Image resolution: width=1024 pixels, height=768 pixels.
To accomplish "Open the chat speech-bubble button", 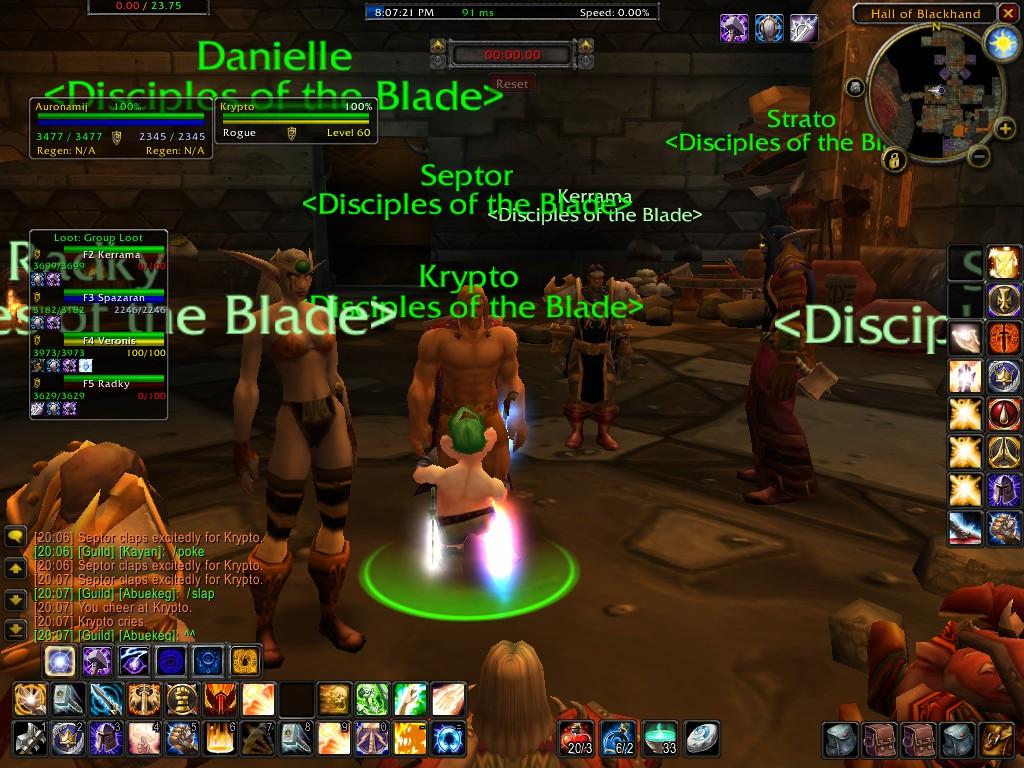I will tap(15, 536).
